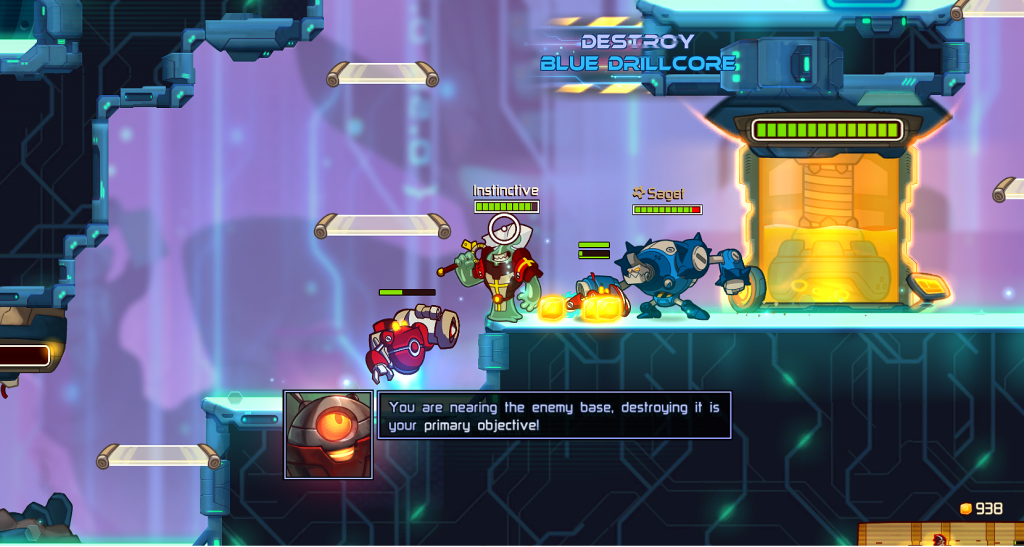Viewport: 1024px width, 547px height.
Task: Open the minimap strip below the gold counter
Action: pos(940,535)
